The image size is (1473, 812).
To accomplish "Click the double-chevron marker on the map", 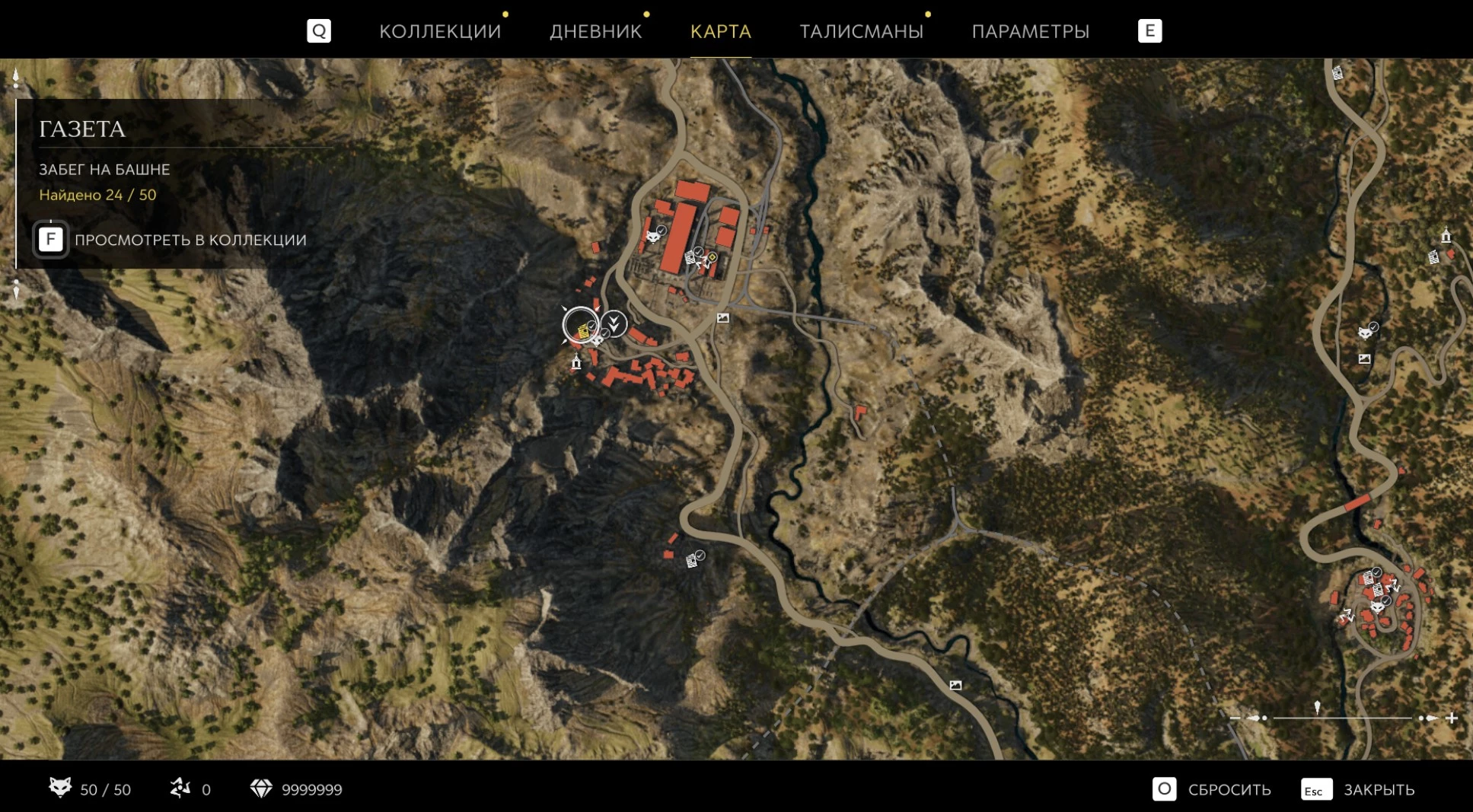I will pos(614,323).
